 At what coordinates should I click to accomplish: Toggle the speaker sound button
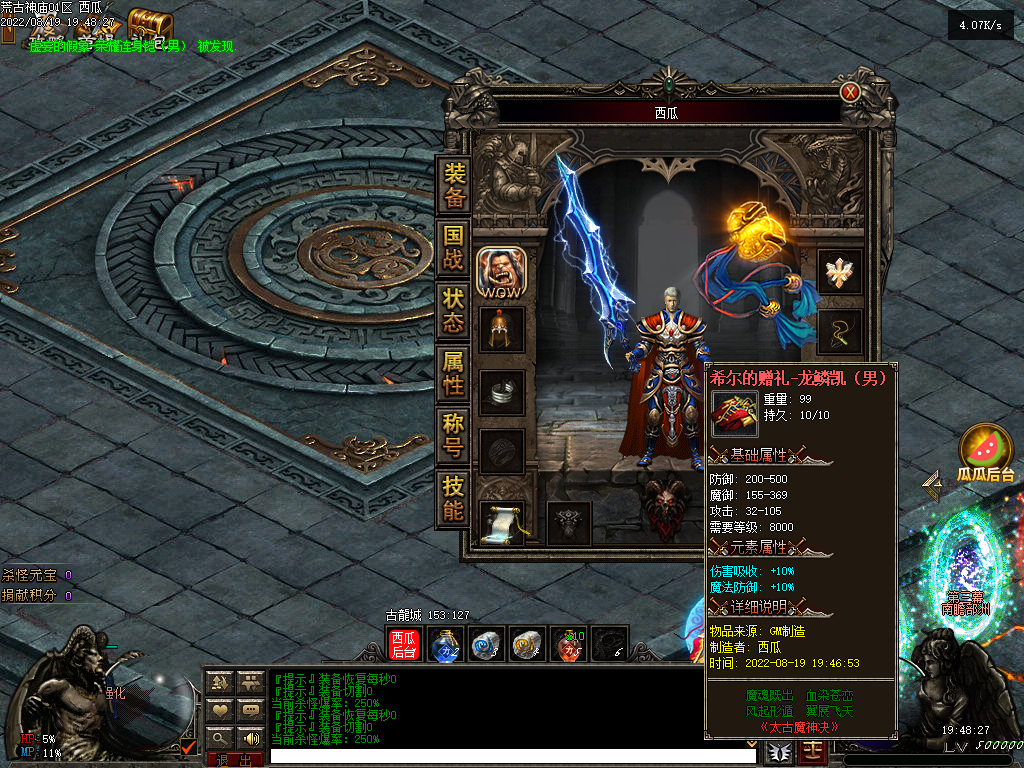pos(249,738)
